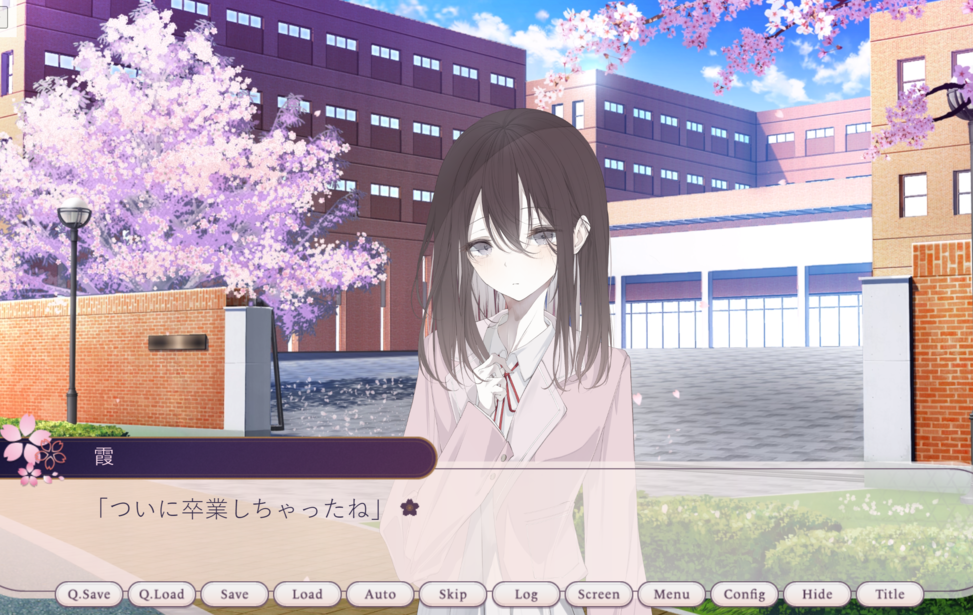
Task: Open the Config settings
Action: [744, 594]
